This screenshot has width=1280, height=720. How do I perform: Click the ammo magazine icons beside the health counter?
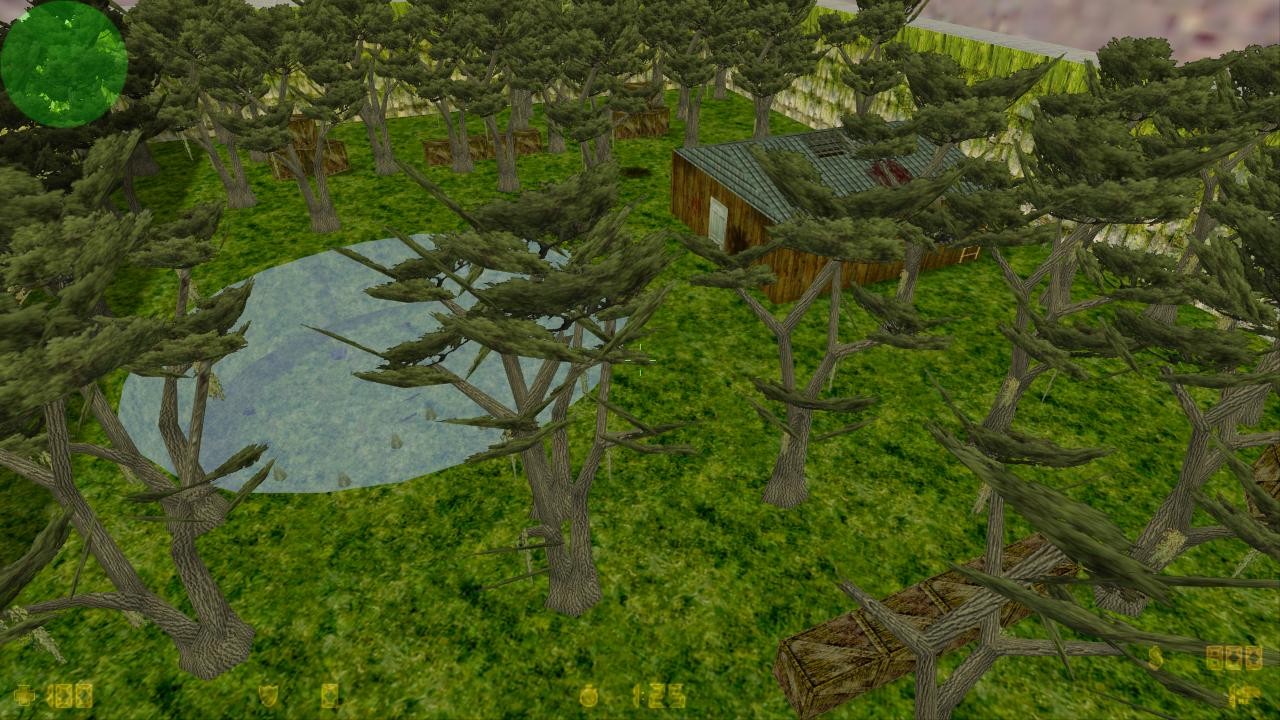pyautogui.click(x=68, y=694)
